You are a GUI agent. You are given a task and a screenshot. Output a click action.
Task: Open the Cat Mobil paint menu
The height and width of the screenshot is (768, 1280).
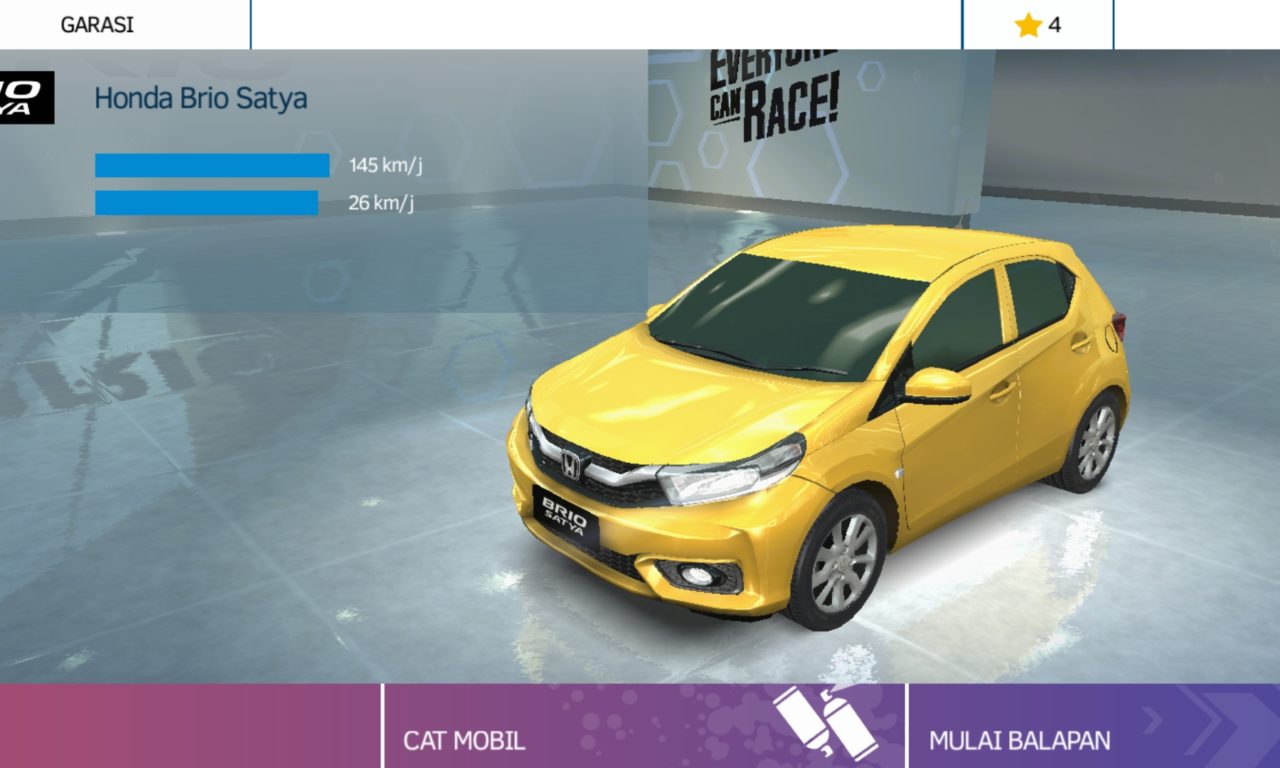(x=644, y=727)
